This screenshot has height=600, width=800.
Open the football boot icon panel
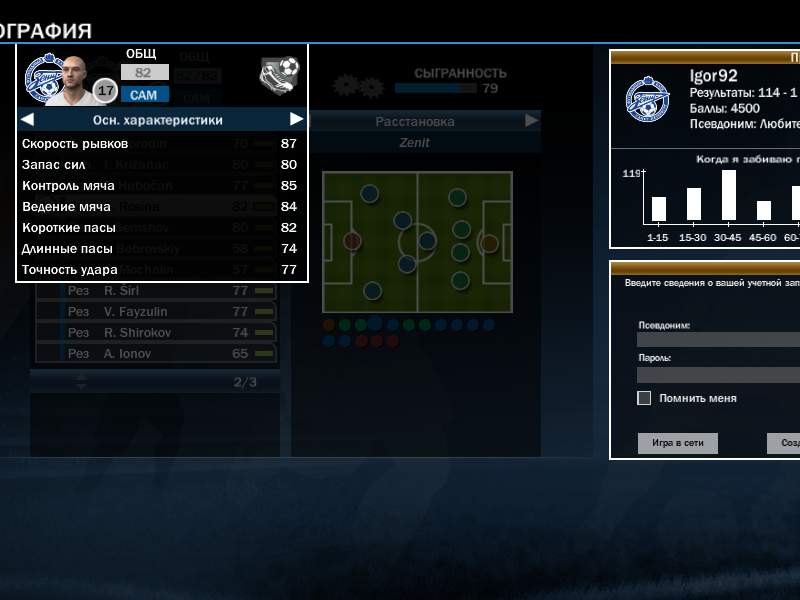pos(279,73)
